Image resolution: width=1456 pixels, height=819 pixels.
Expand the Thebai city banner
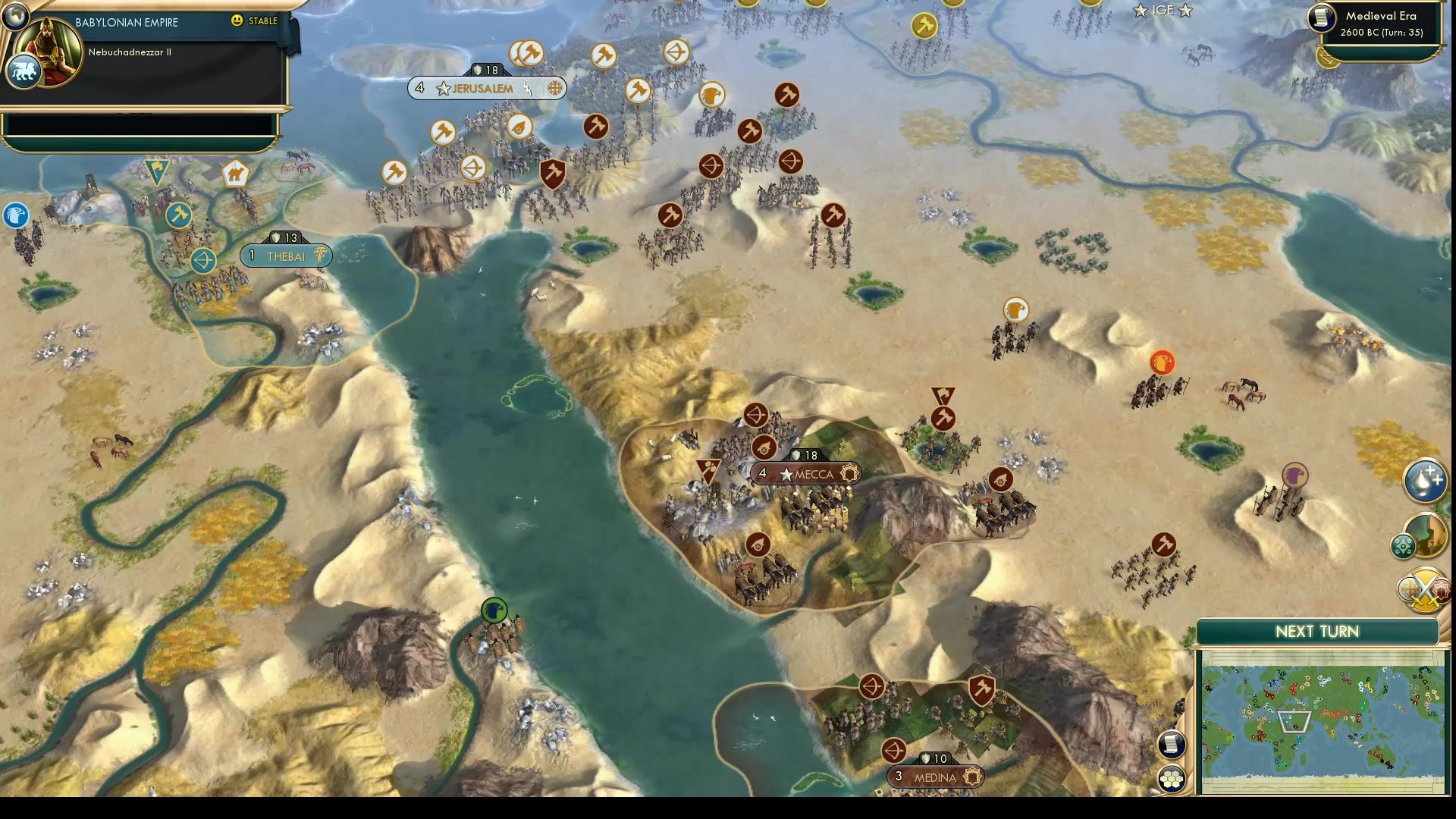286,256
